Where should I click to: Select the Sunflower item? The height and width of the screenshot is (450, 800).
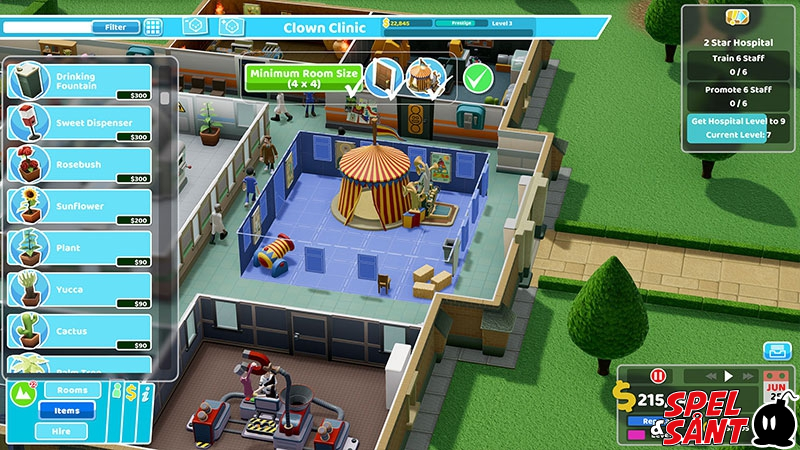click(80, 206)
